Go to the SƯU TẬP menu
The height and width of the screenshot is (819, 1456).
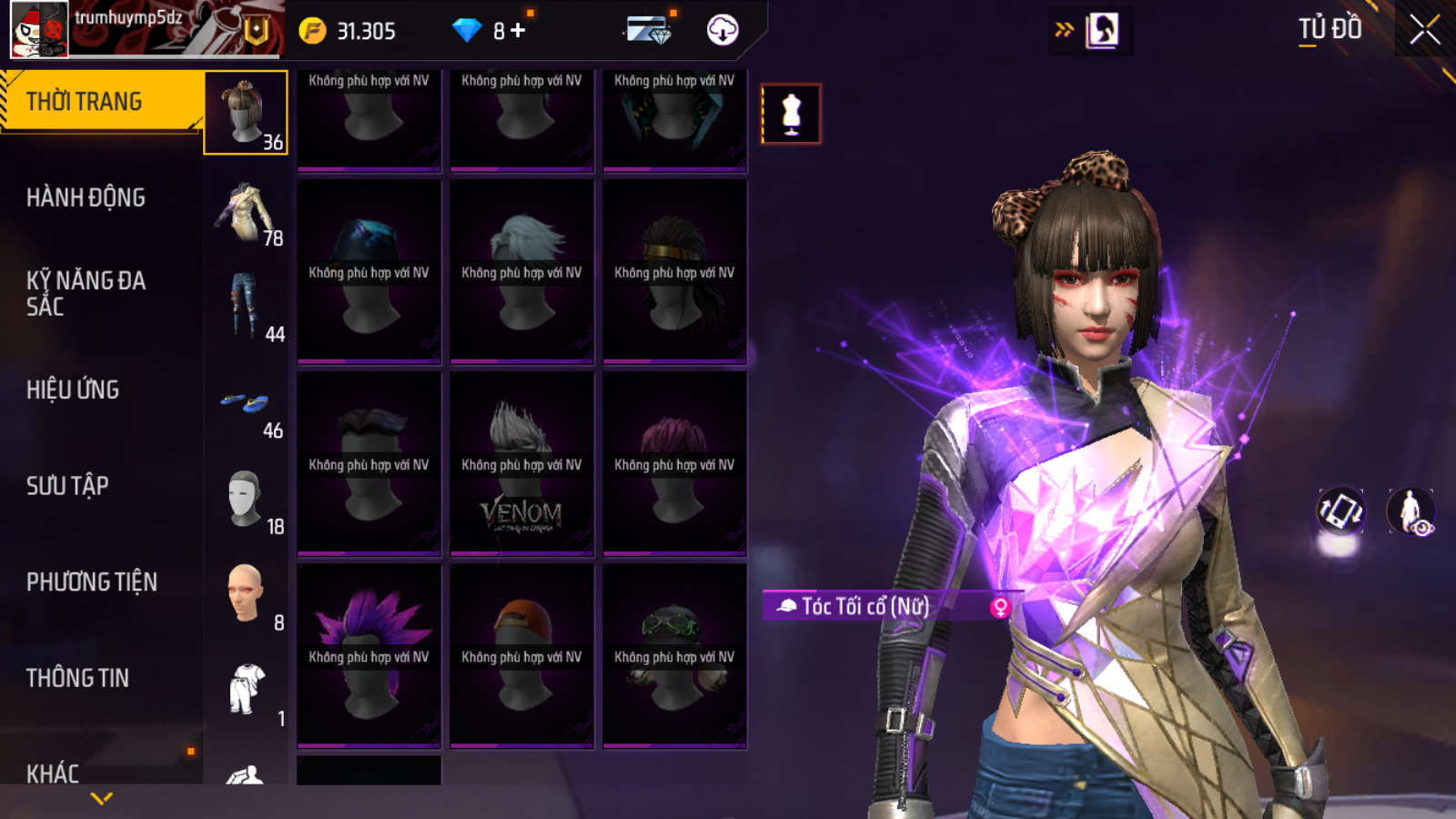click(67, 486)
